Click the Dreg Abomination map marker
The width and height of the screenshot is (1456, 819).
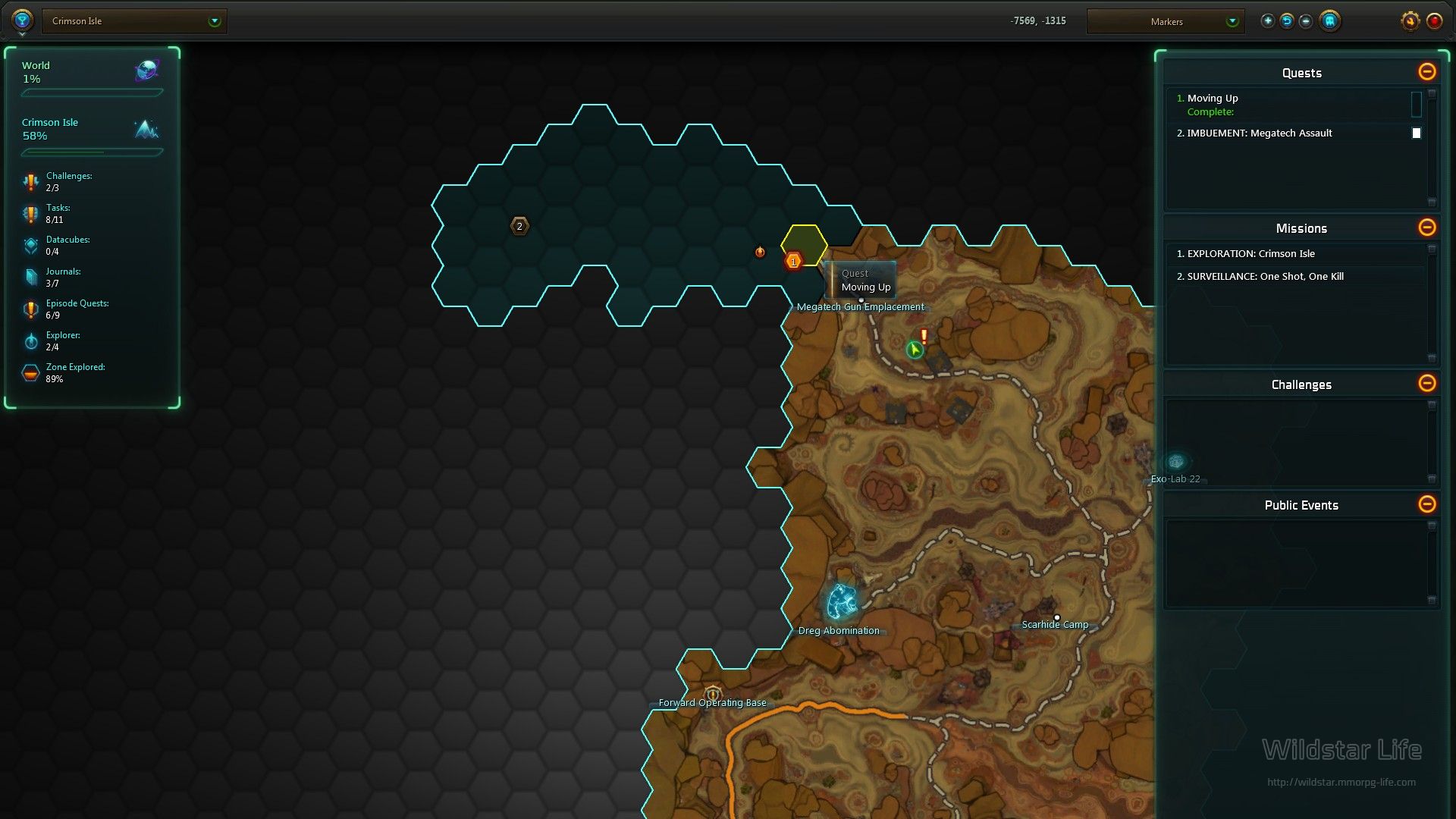coord(842,602)
